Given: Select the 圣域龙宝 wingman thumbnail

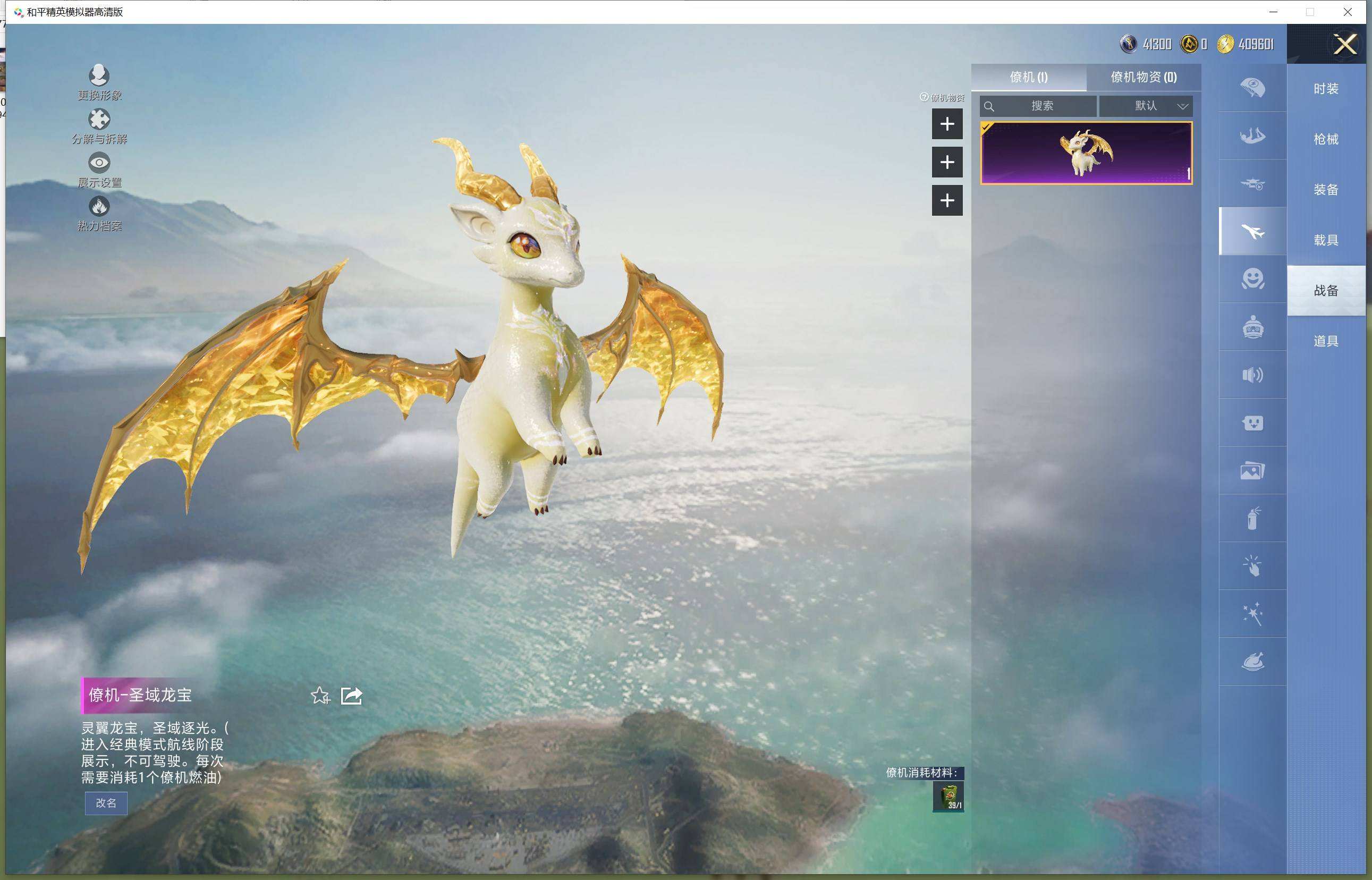Looking at the screenshot, I should 1086,153.
